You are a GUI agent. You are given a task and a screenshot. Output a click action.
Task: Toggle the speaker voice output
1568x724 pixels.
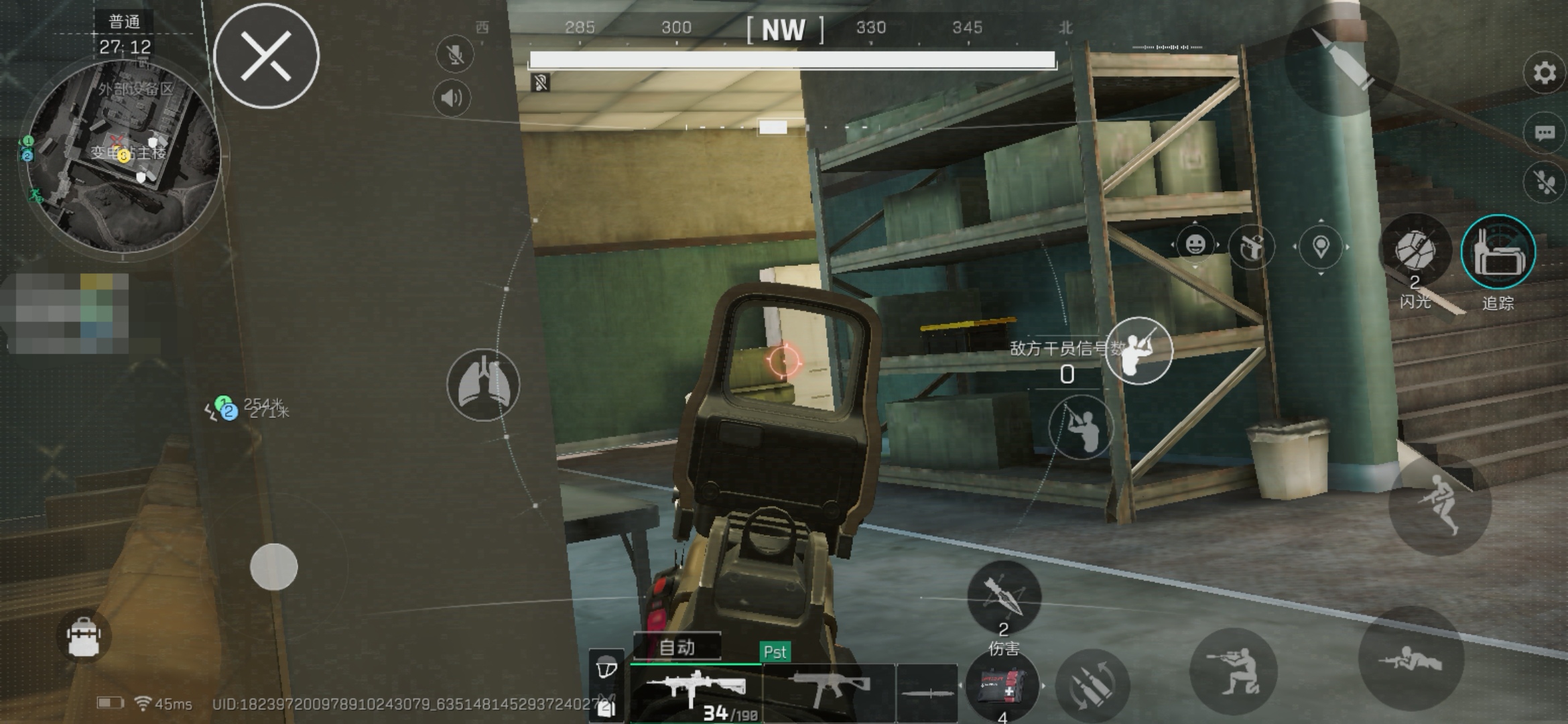coord(452,99)
